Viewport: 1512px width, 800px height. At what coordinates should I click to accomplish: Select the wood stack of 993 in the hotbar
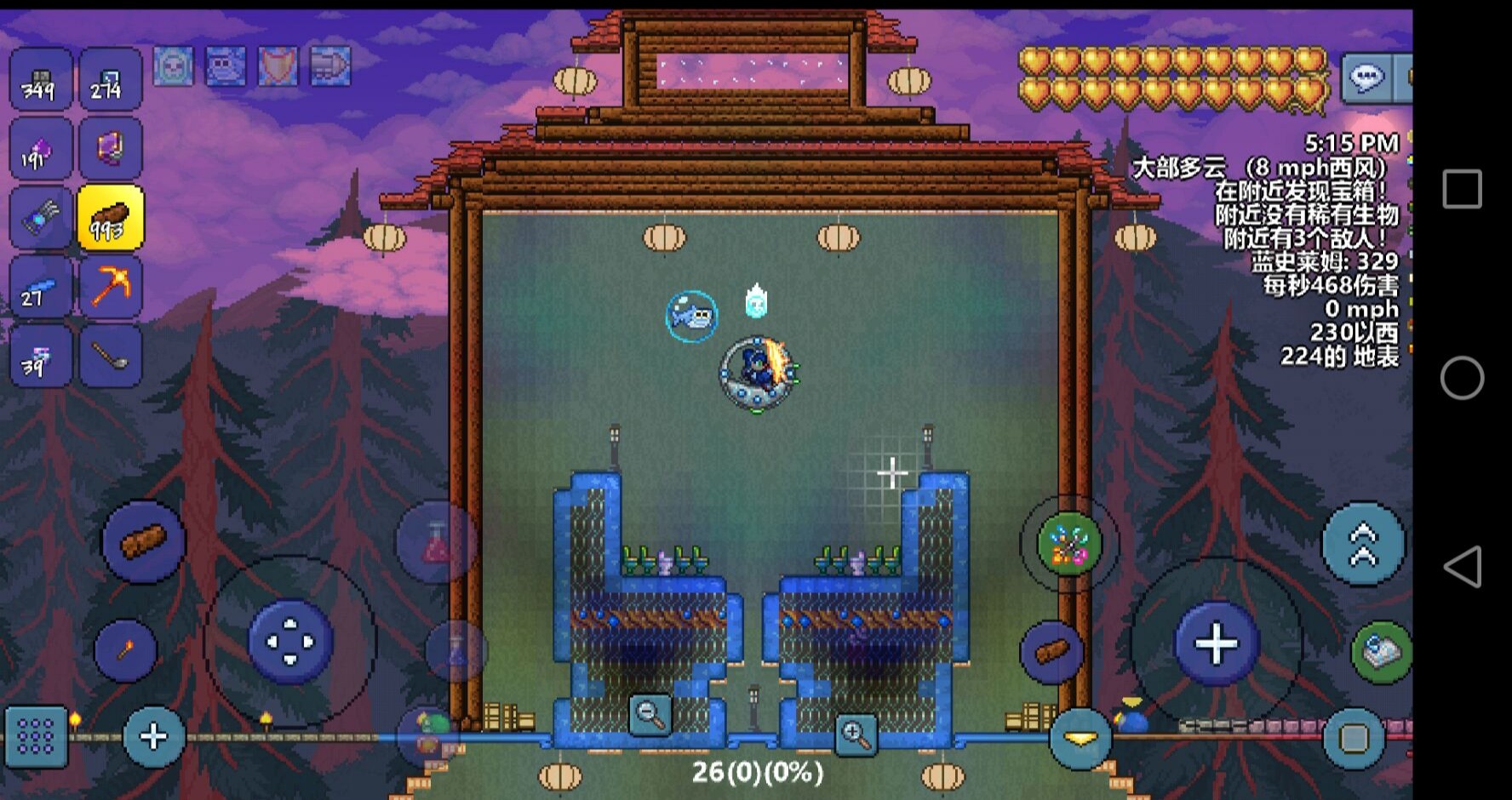(x=111, y=218)
